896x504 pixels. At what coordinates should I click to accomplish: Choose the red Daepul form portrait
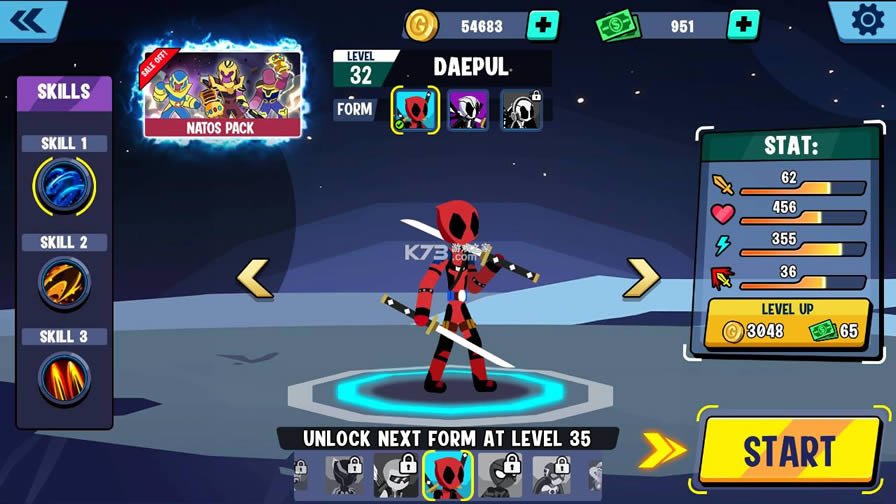click(x=415, y=110)
